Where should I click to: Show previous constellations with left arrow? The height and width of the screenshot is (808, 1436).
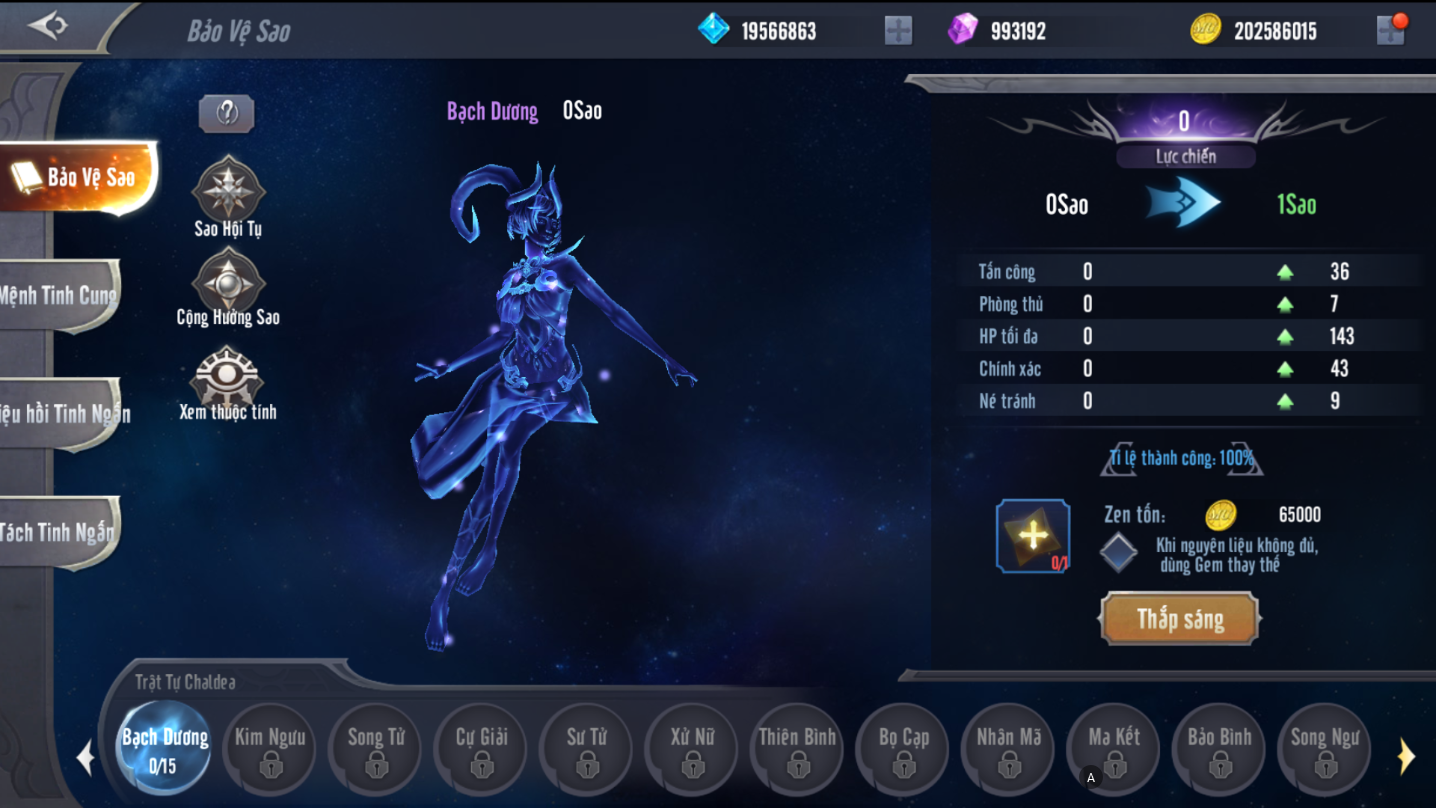pos(86,757)
